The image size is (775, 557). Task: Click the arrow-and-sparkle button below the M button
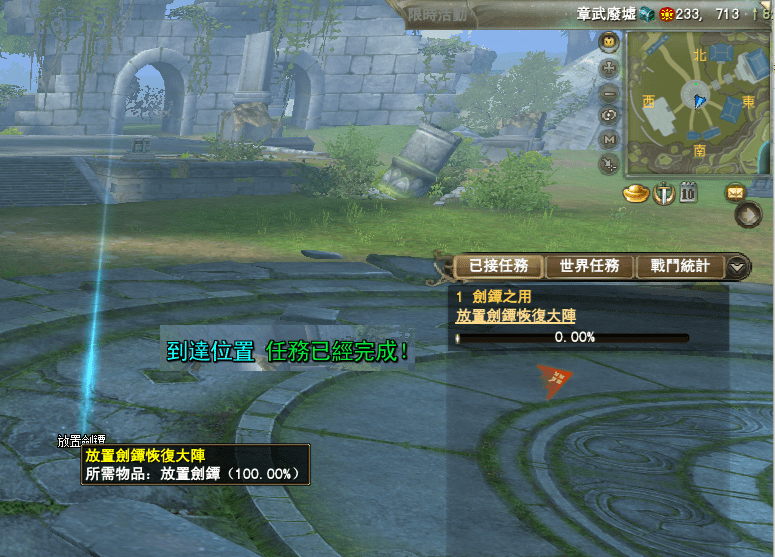[x=609, y=163]
